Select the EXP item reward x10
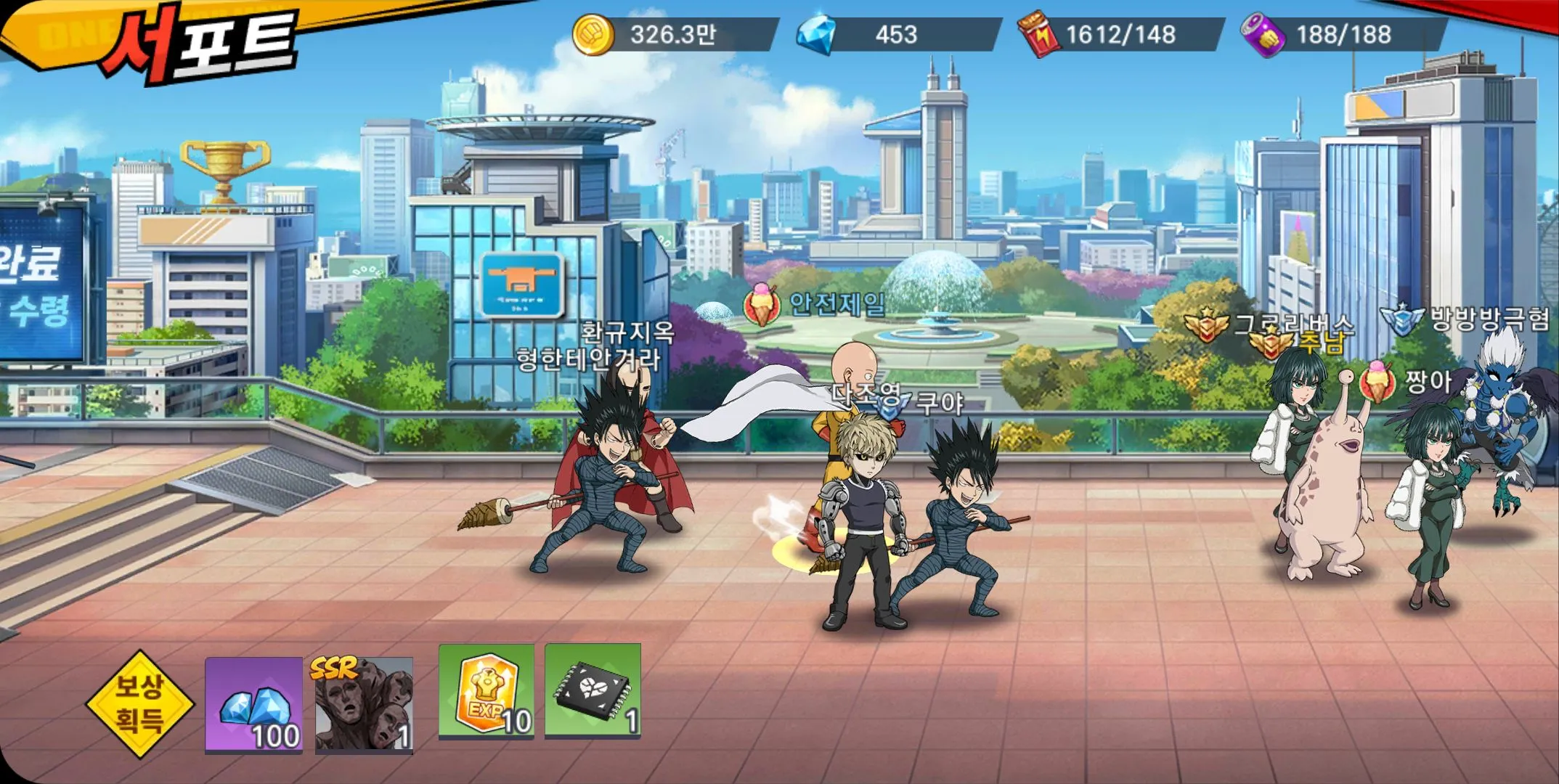This screenshot has width=1559, height=784. coord(486,691)
